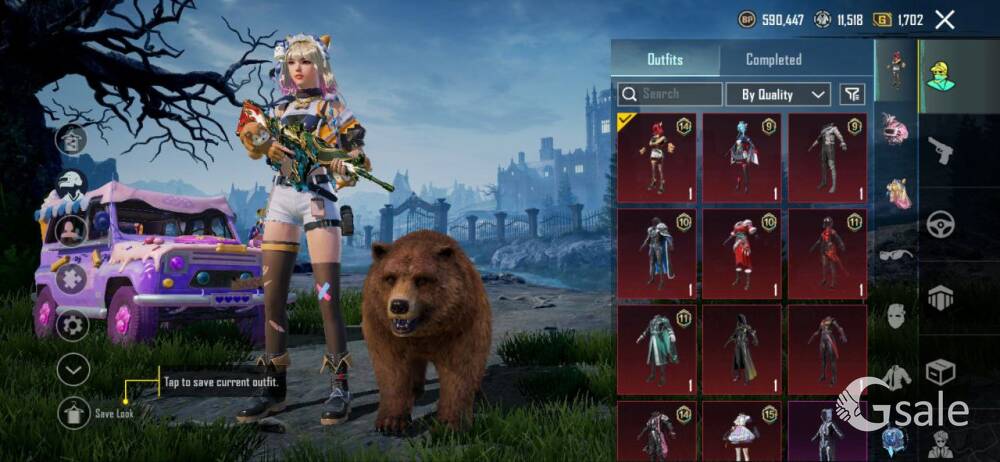Close the inventory screen with the X

coord(945,19)
